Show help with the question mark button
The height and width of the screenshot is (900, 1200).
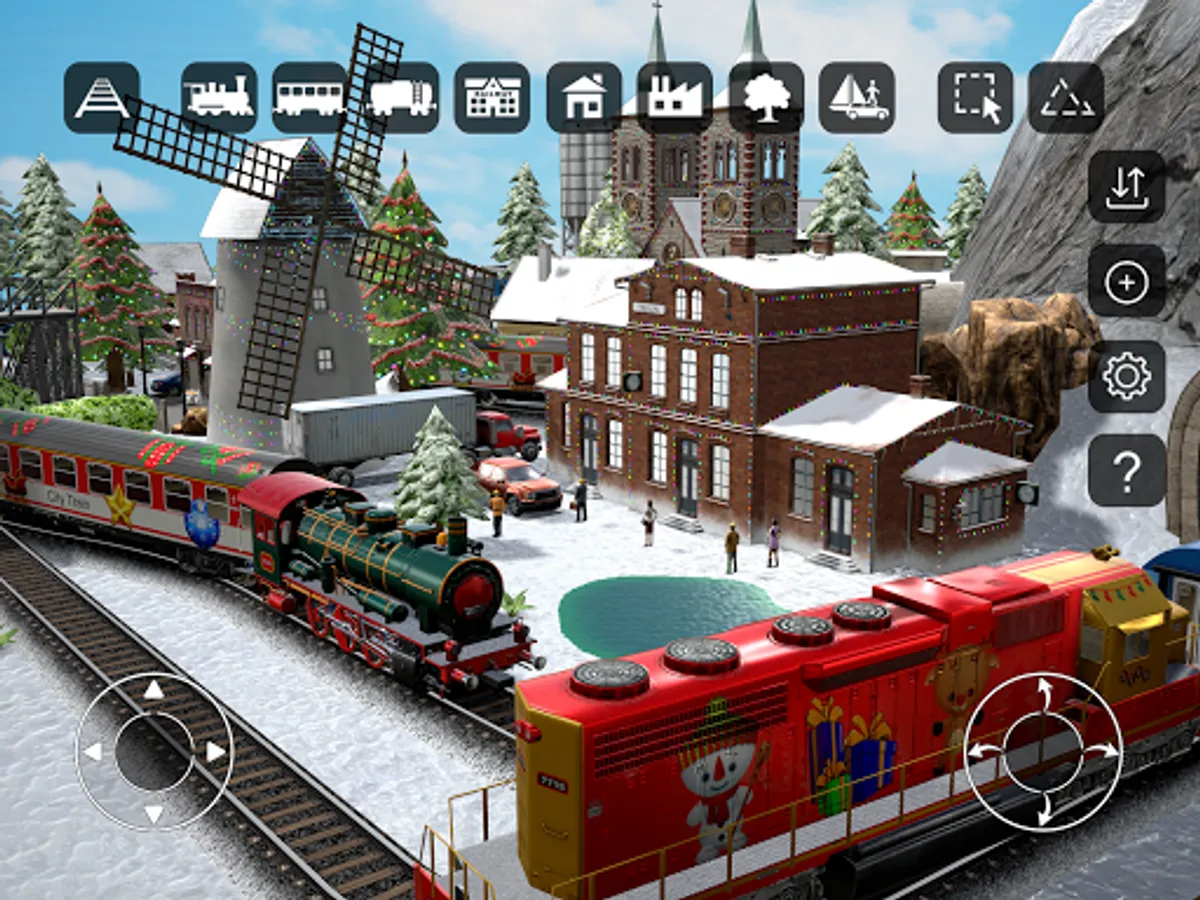tap(1127, 471)
